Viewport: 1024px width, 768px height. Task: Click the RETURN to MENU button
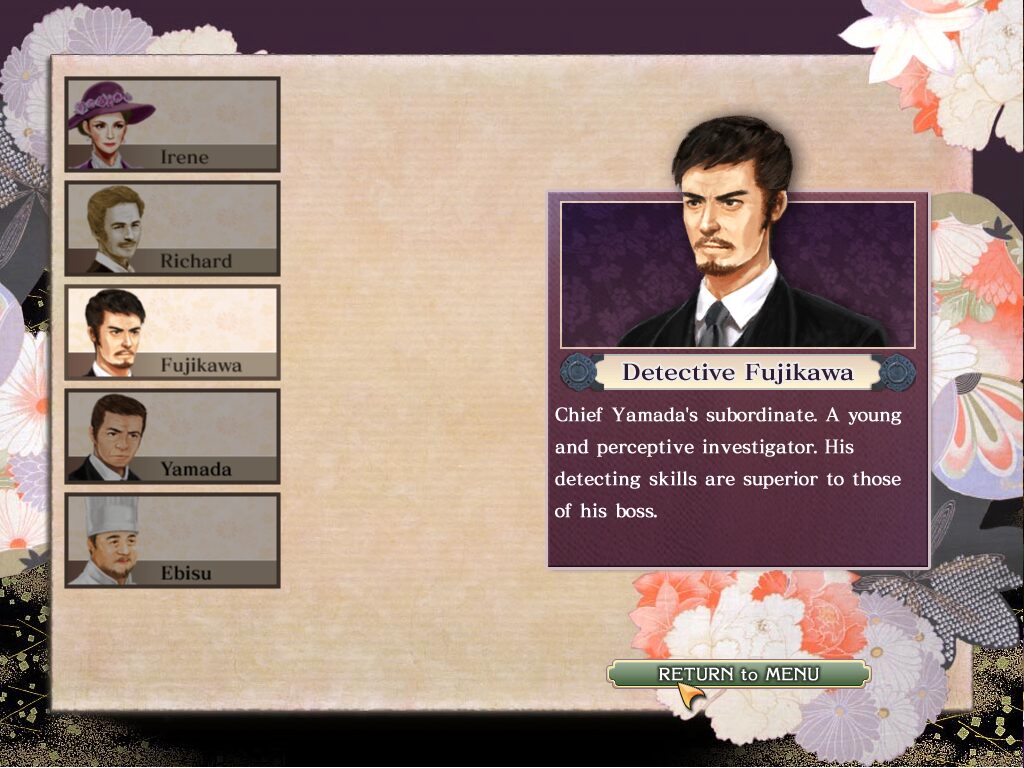pos(738,674)
